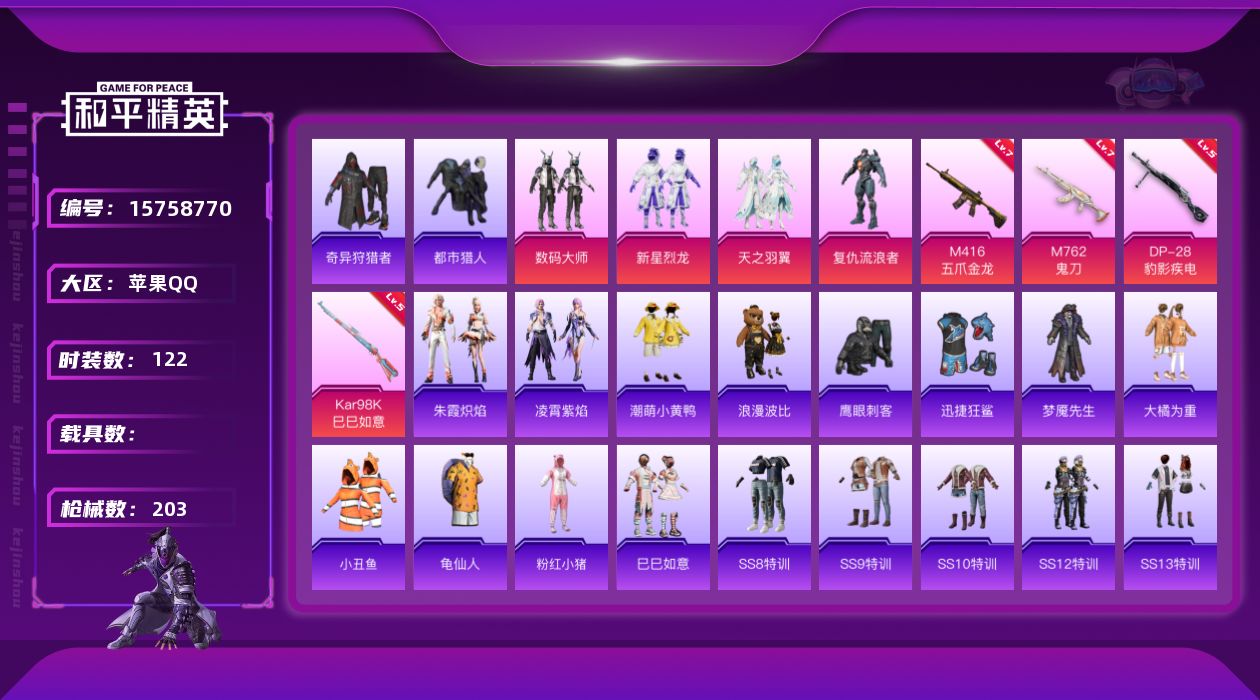The image size is (1260, 700).
Task: Pick the 复仇流浪者 armor card
Action: tap(865, 211)
